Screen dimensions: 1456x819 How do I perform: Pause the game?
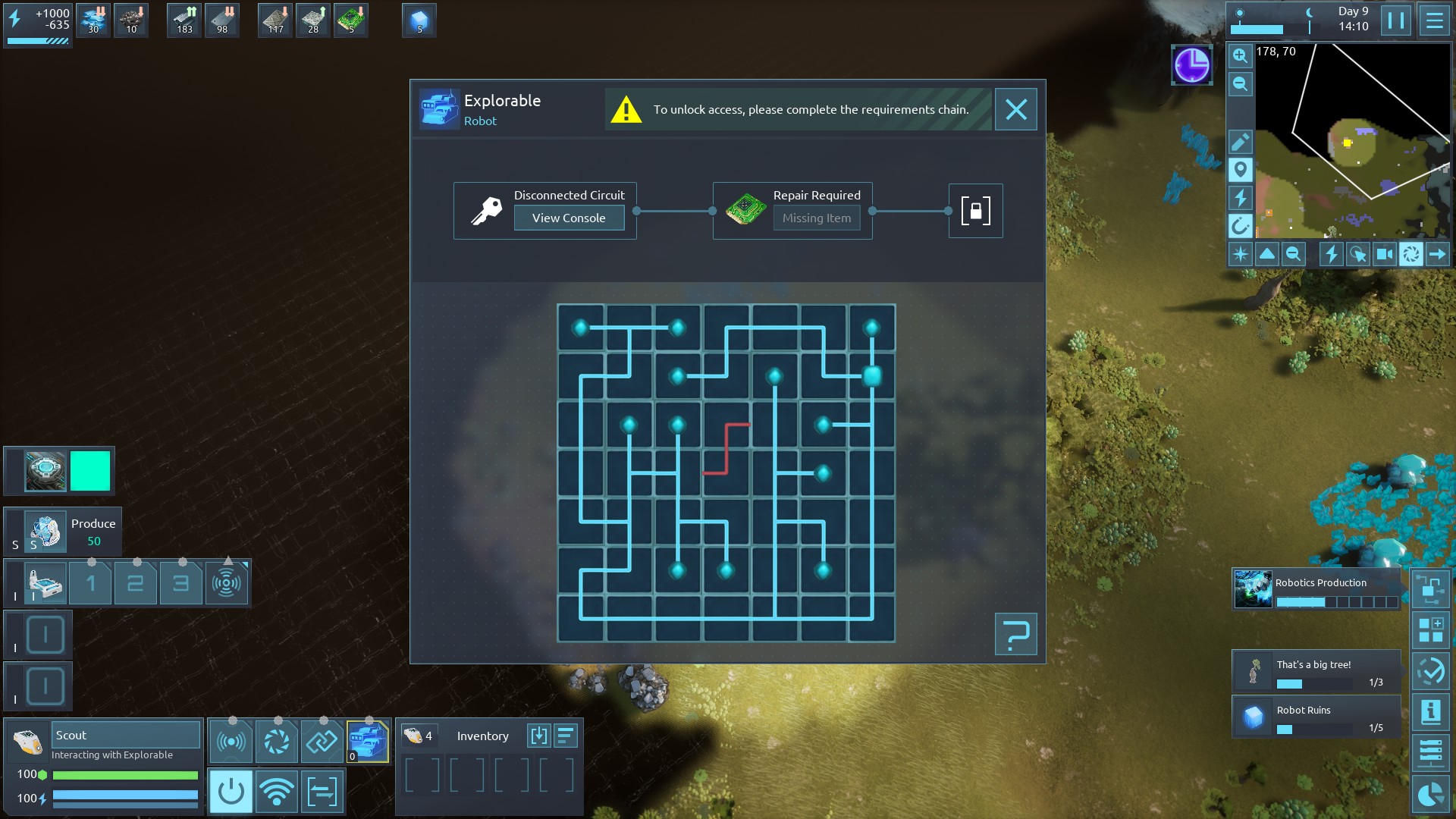pyautogui.click(x=1395, y=20)
